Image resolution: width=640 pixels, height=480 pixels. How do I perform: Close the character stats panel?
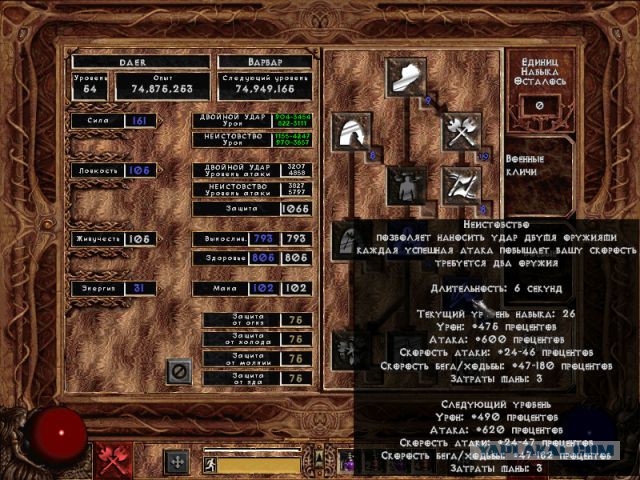coord(180,372)
